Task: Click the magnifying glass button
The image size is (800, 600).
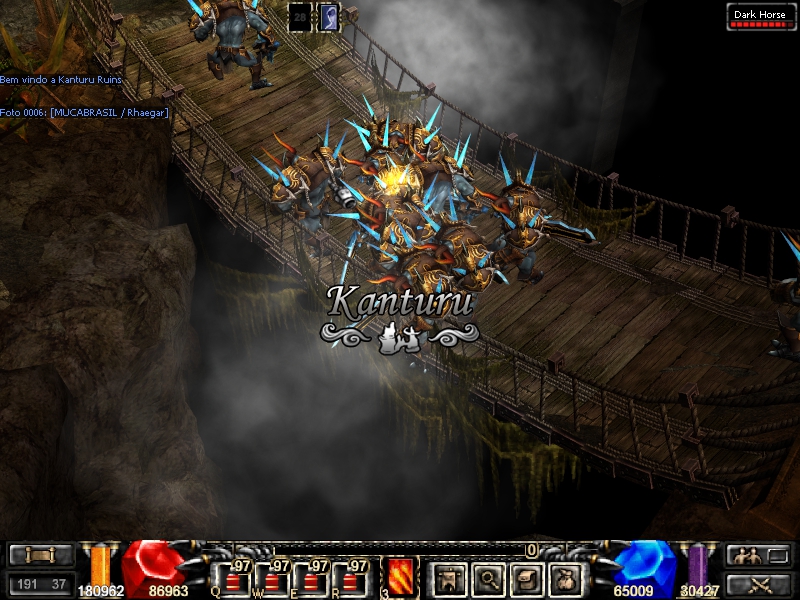Action: click(487, 578)
